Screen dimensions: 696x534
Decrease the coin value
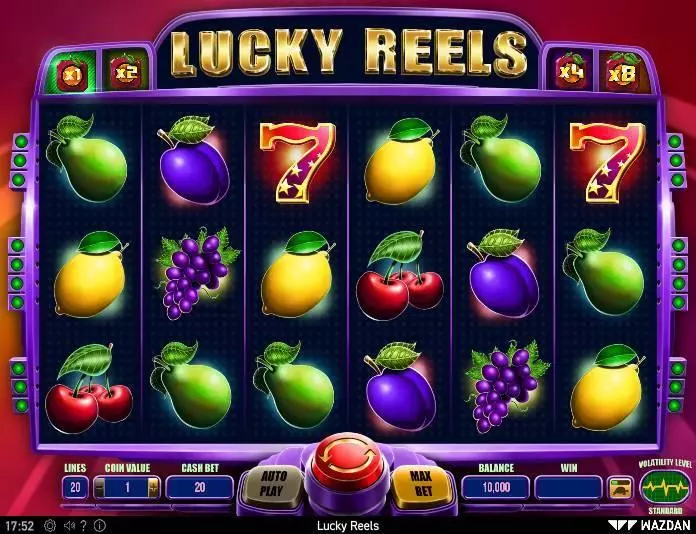(x=99, y=487)
